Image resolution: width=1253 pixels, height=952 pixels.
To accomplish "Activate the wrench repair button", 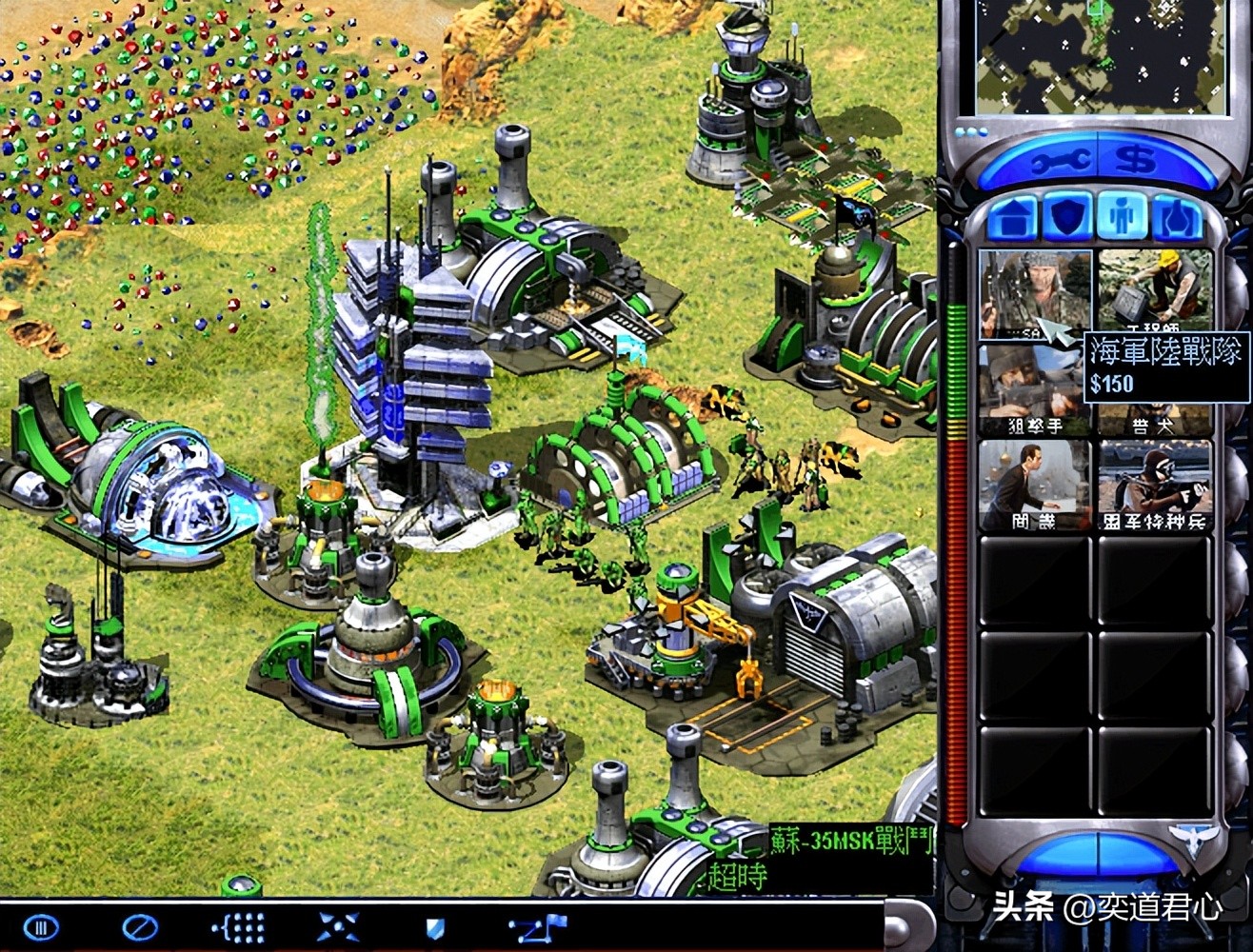I will point(1059,162).
